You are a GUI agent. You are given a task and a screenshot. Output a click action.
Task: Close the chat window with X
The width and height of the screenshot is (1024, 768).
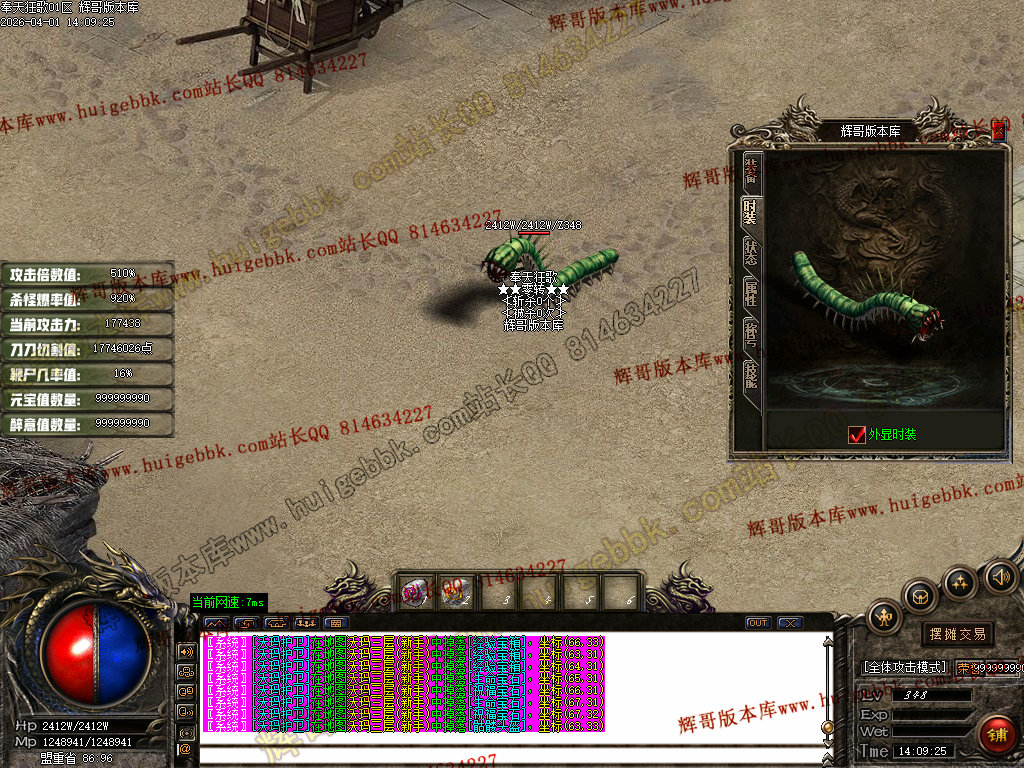[790, 623]
